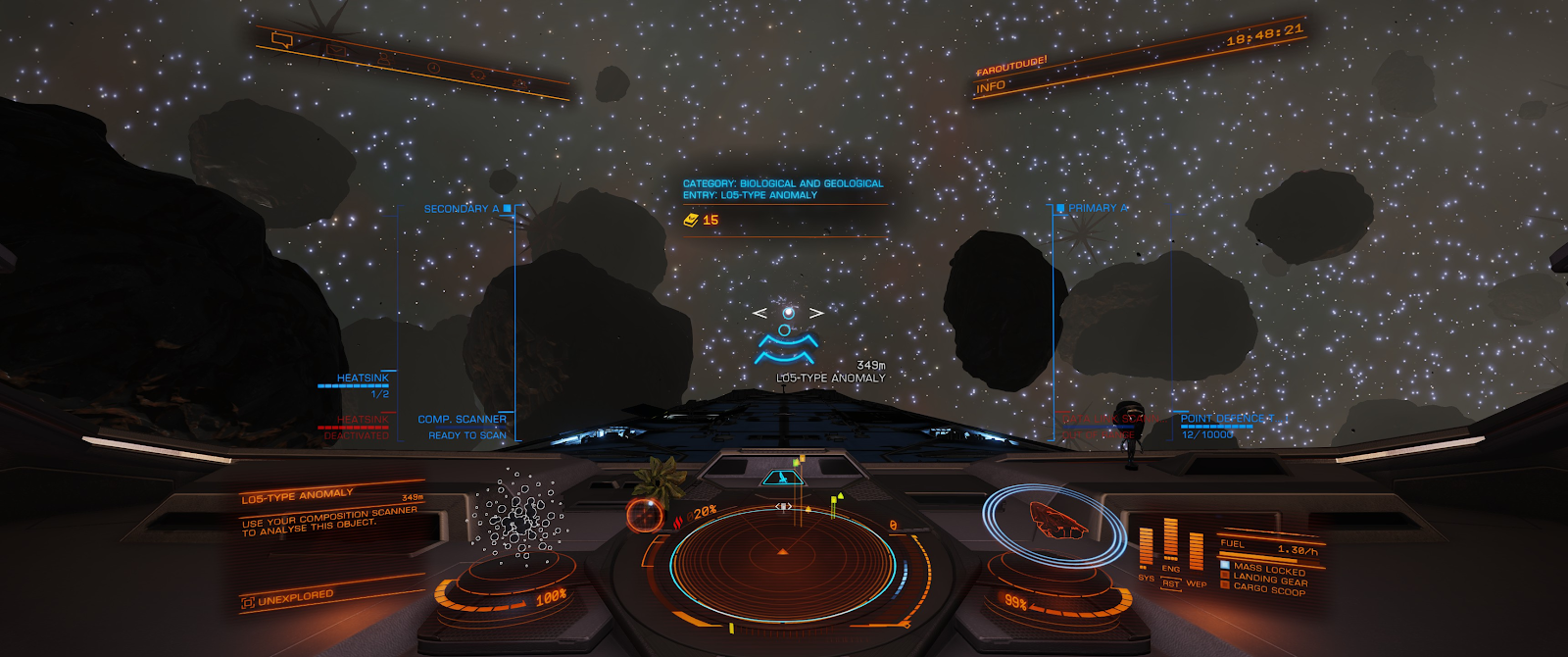Click the RST power reset button
Viewport: 1568px width, 657px height.
point(1170,584)
